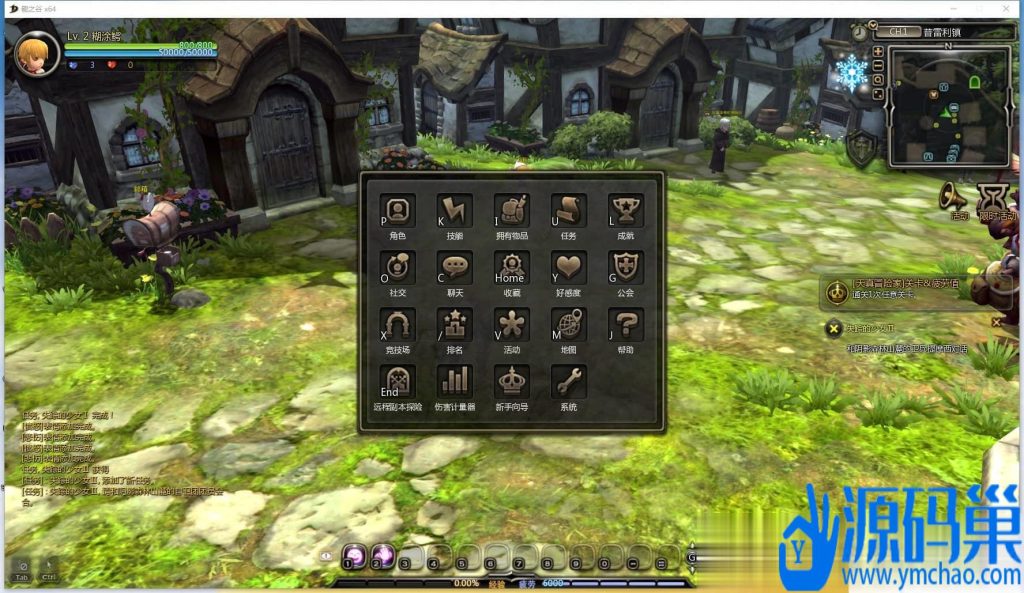Show the 排名 ranking podium icon
Viewport: 1024px width, 593px height.
[x=455, y=326]
